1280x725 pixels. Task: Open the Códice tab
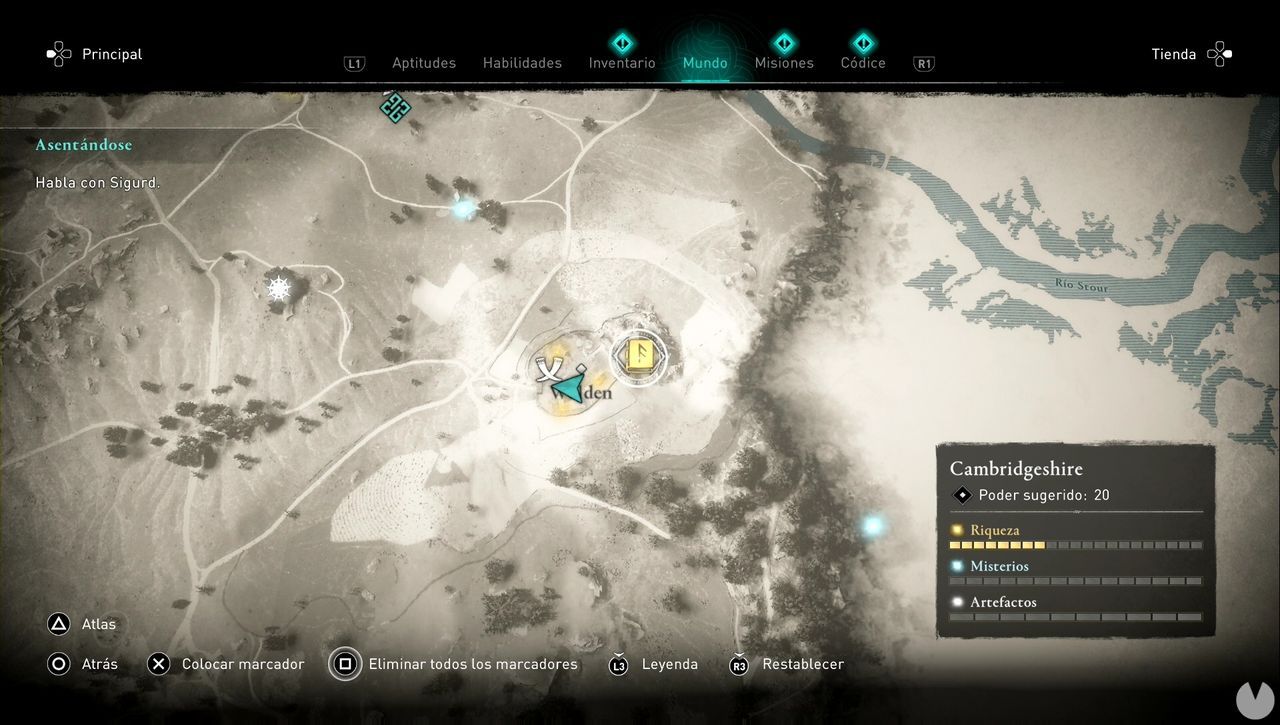click(863, 63)
